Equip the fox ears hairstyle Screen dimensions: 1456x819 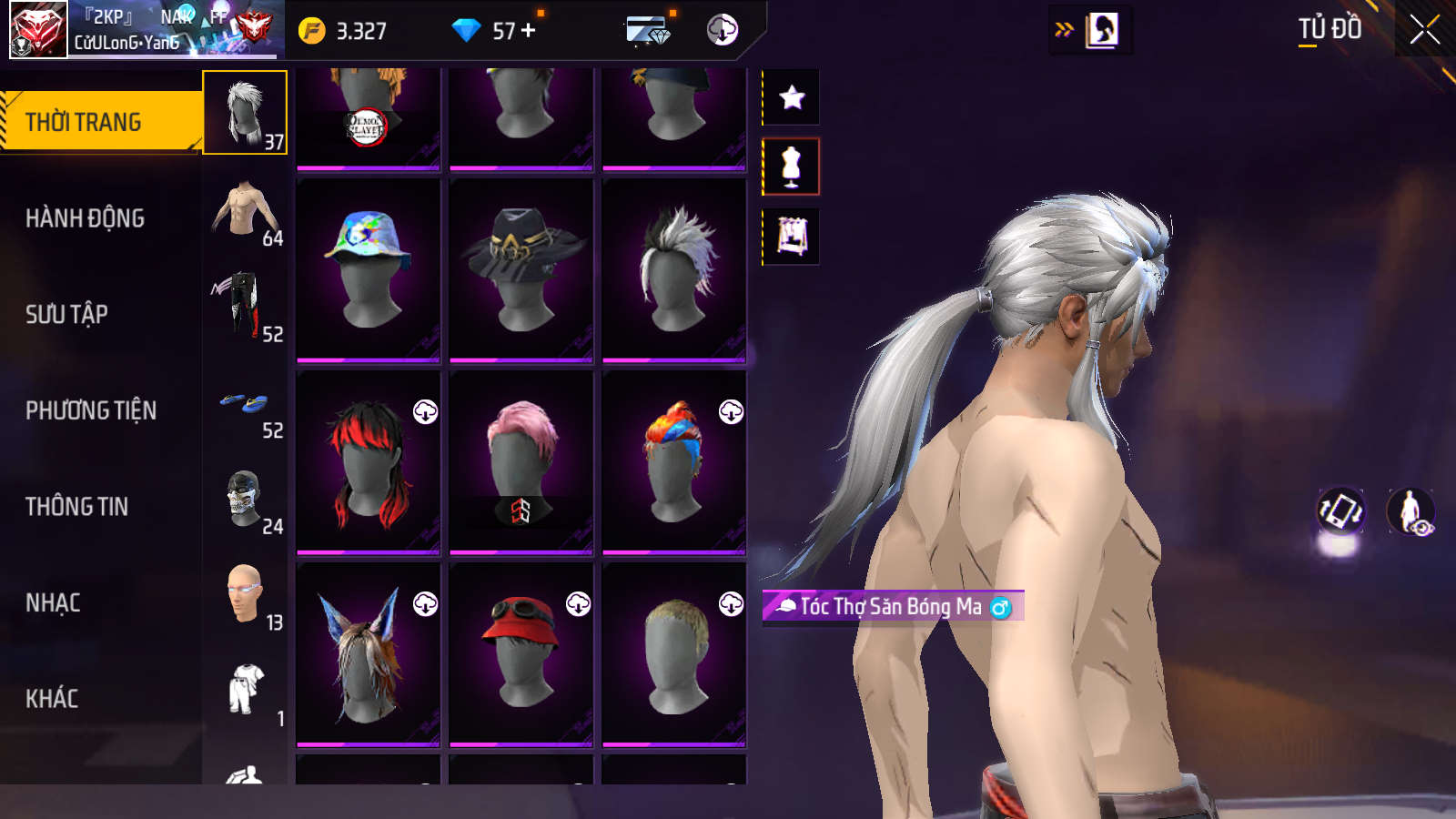tap(369, 654)
